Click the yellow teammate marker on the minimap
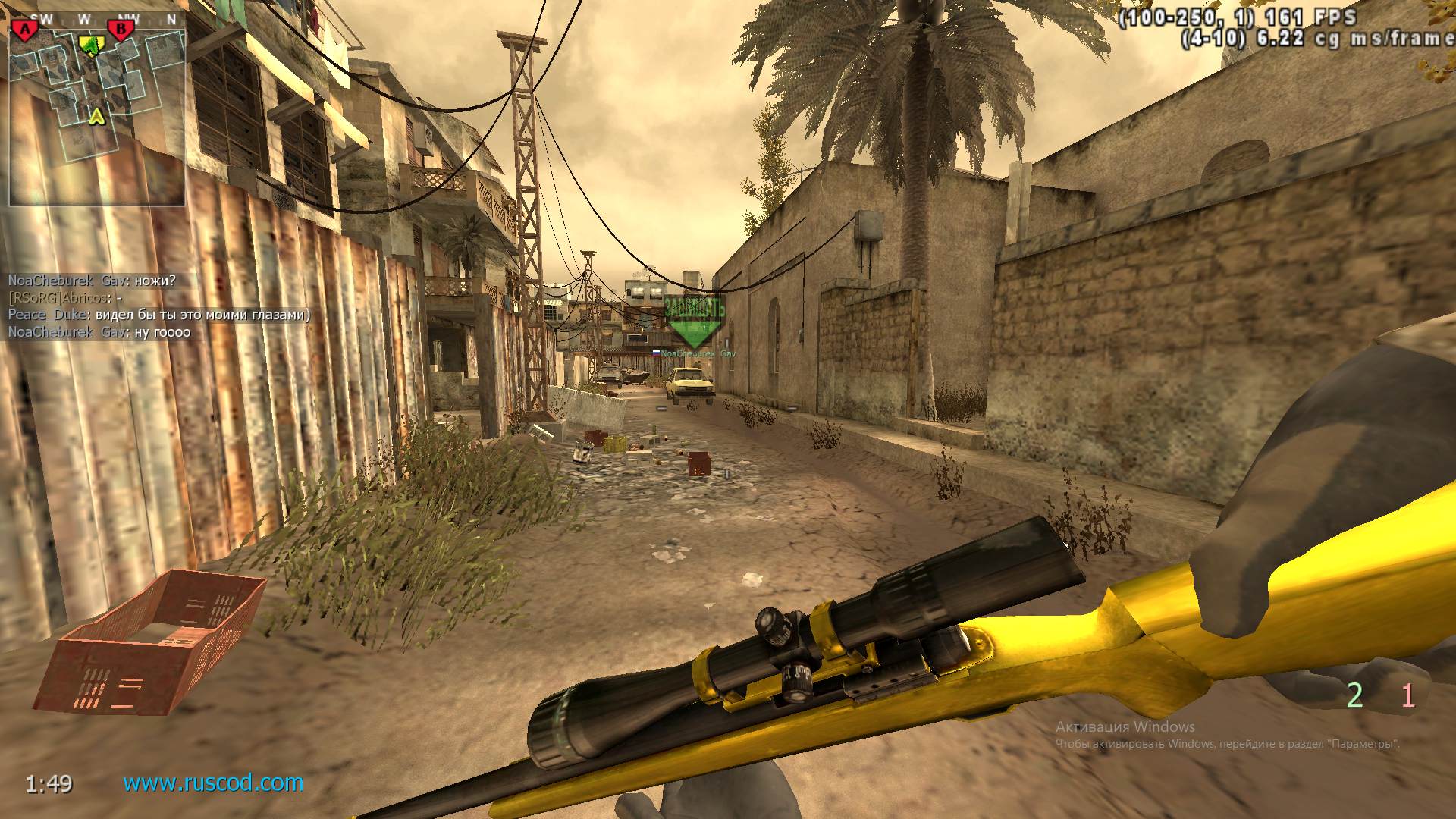The image size is (1456, 819). (91, 44)
